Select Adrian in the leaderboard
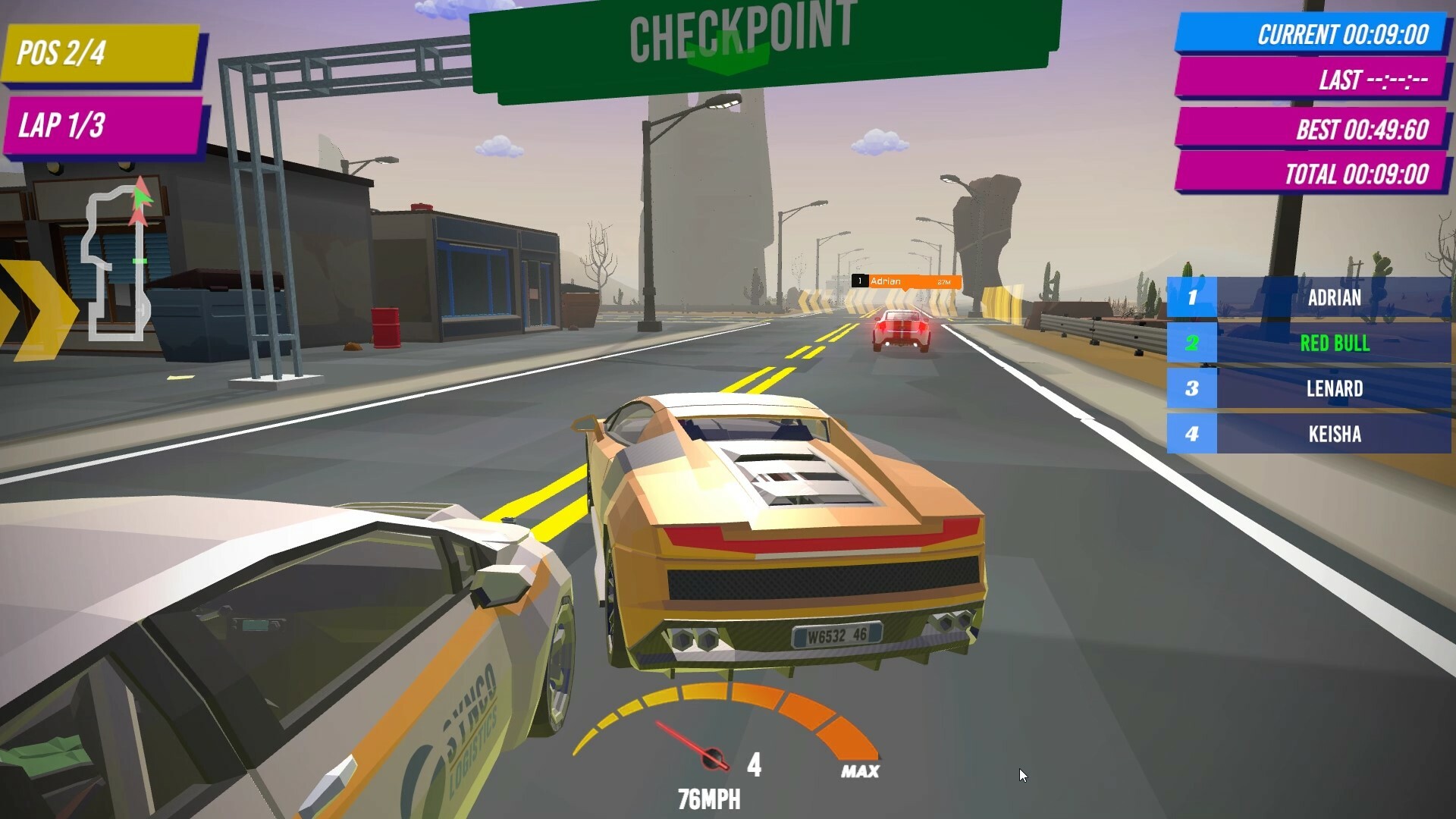 [1308, 297]
